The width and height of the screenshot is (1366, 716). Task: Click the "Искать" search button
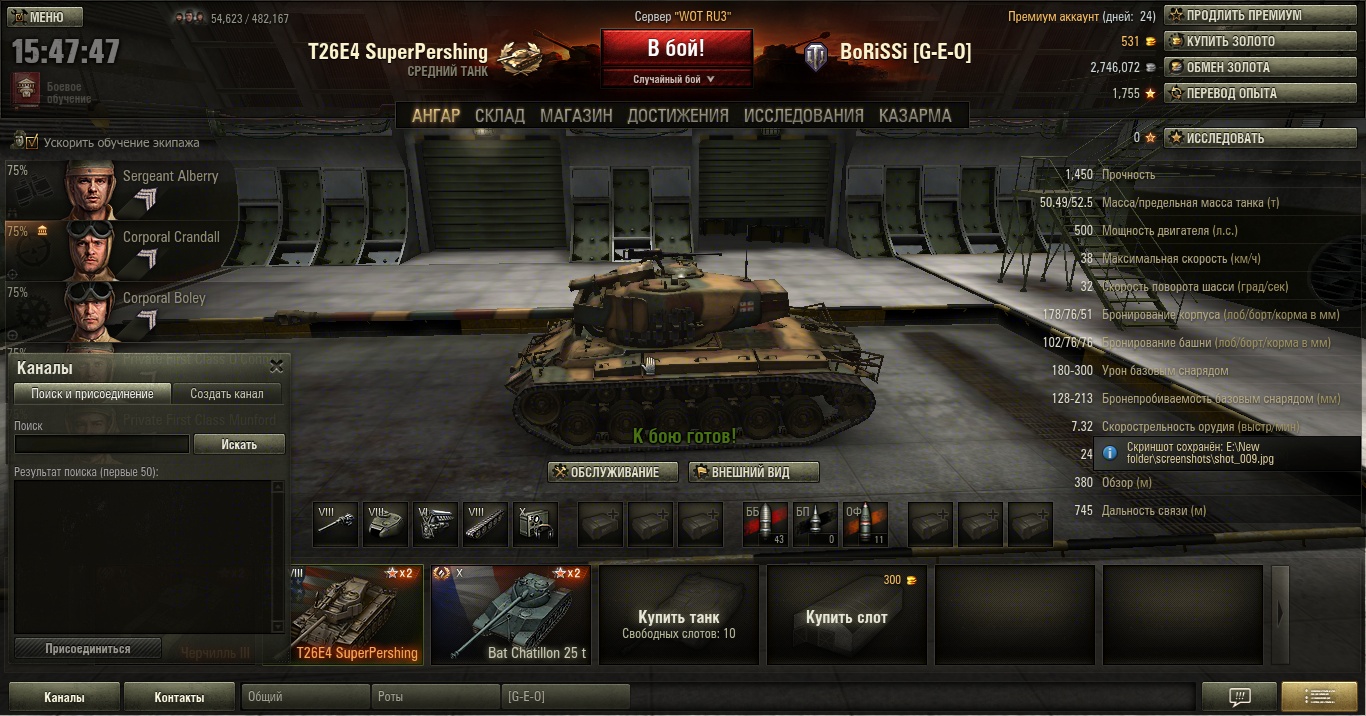pyautogui.click(x=239, y=444)
